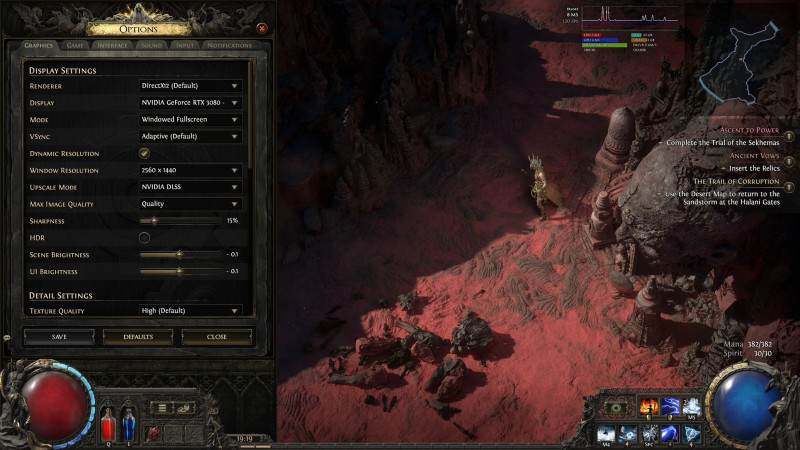Change the VSync dropdown option
This screenshot has height=450, width=800.
coord(190,136)
